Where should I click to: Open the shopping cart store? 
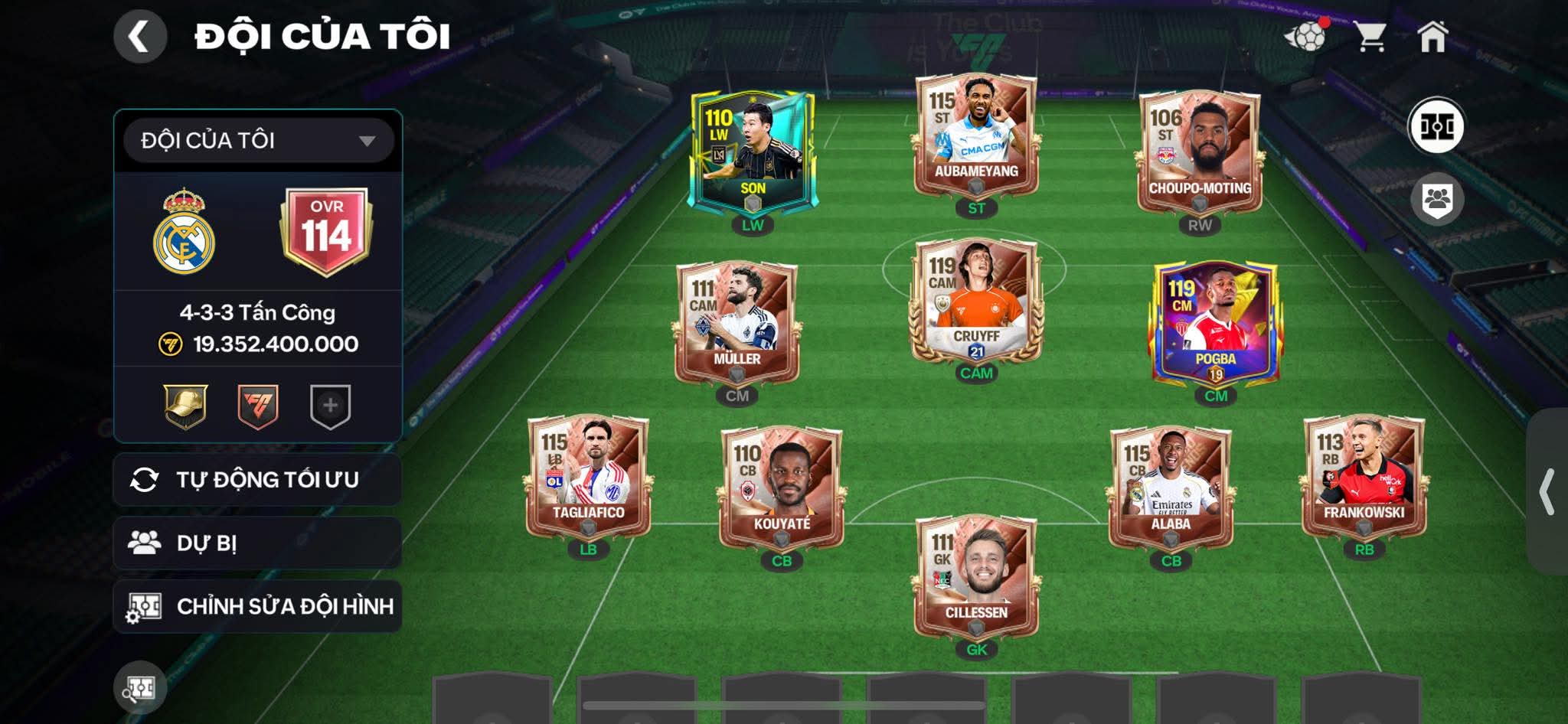tap(1370, 36)
